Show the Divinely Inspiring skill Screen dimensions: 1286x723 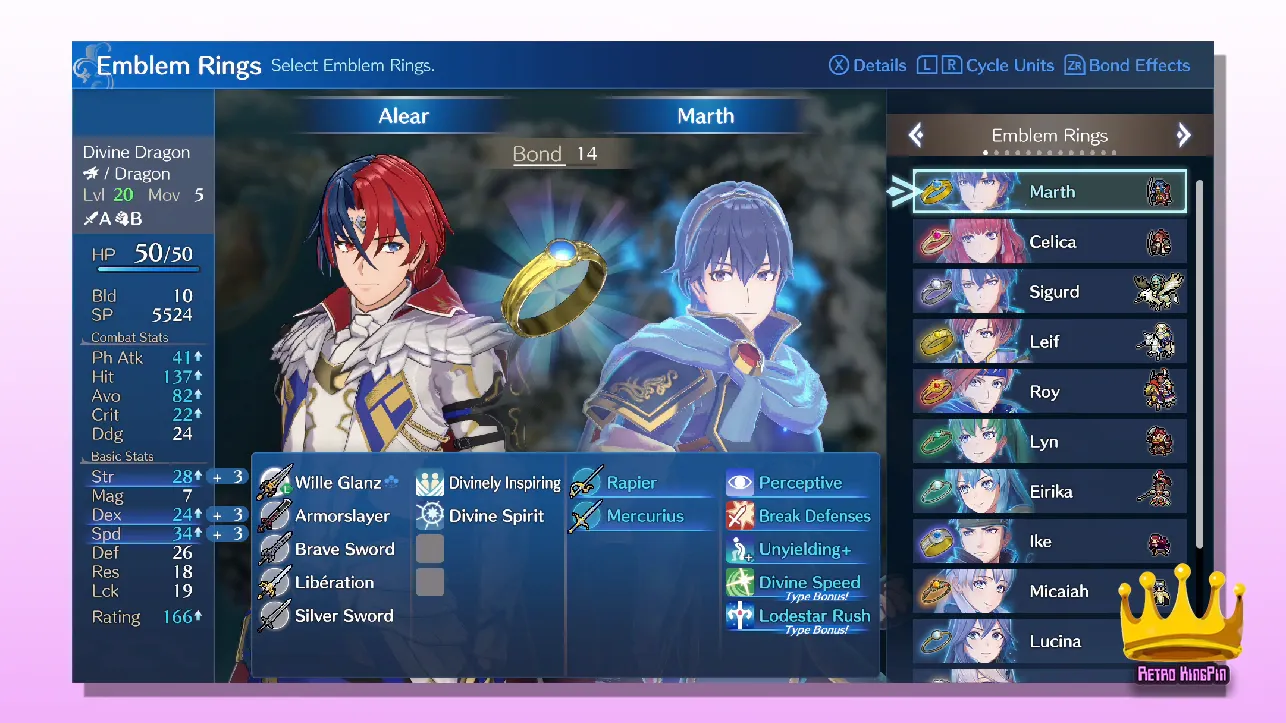490,483
